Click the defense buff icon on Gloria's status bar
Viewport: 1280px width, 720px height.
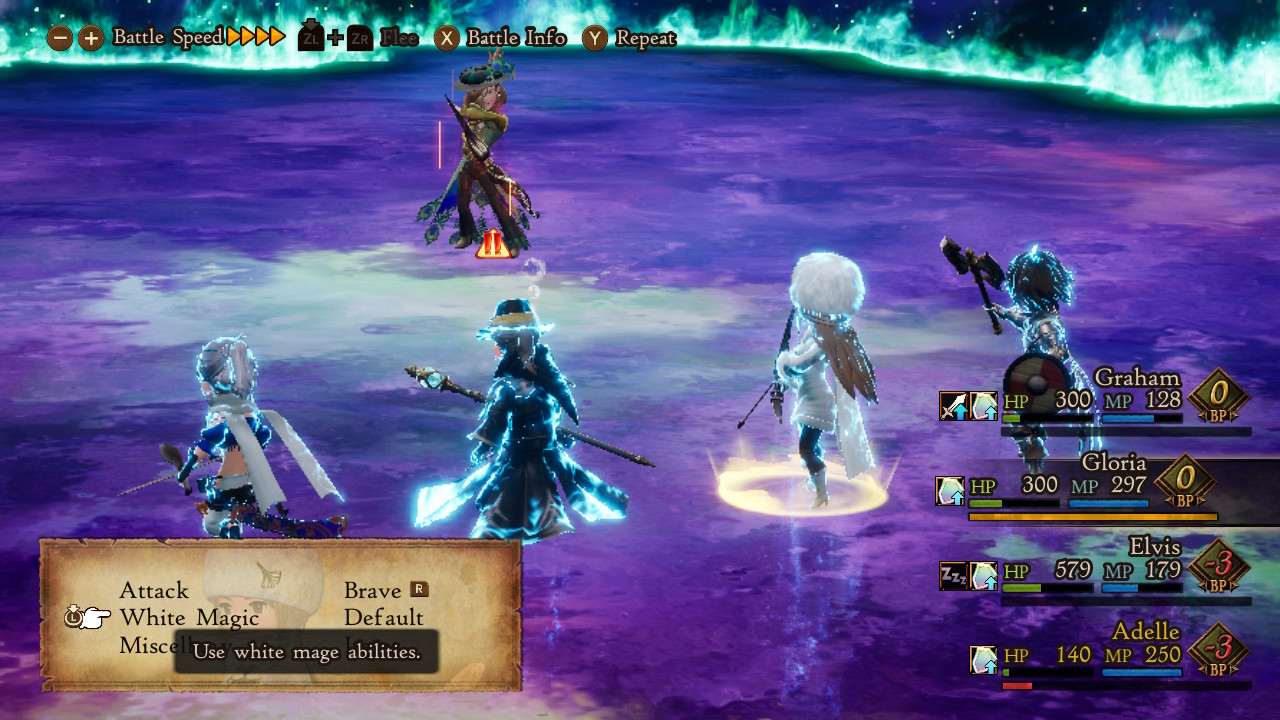(949, 490)
